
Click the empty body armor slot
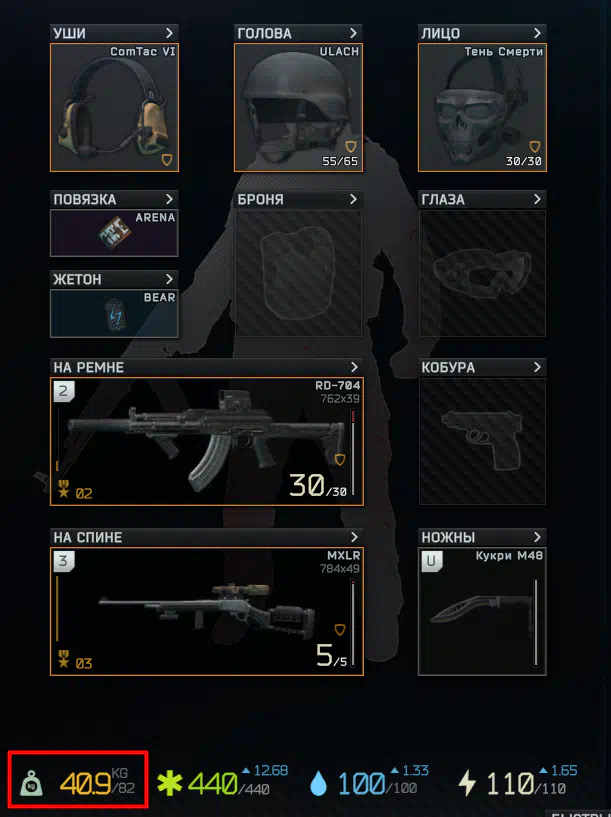[298, 272]
